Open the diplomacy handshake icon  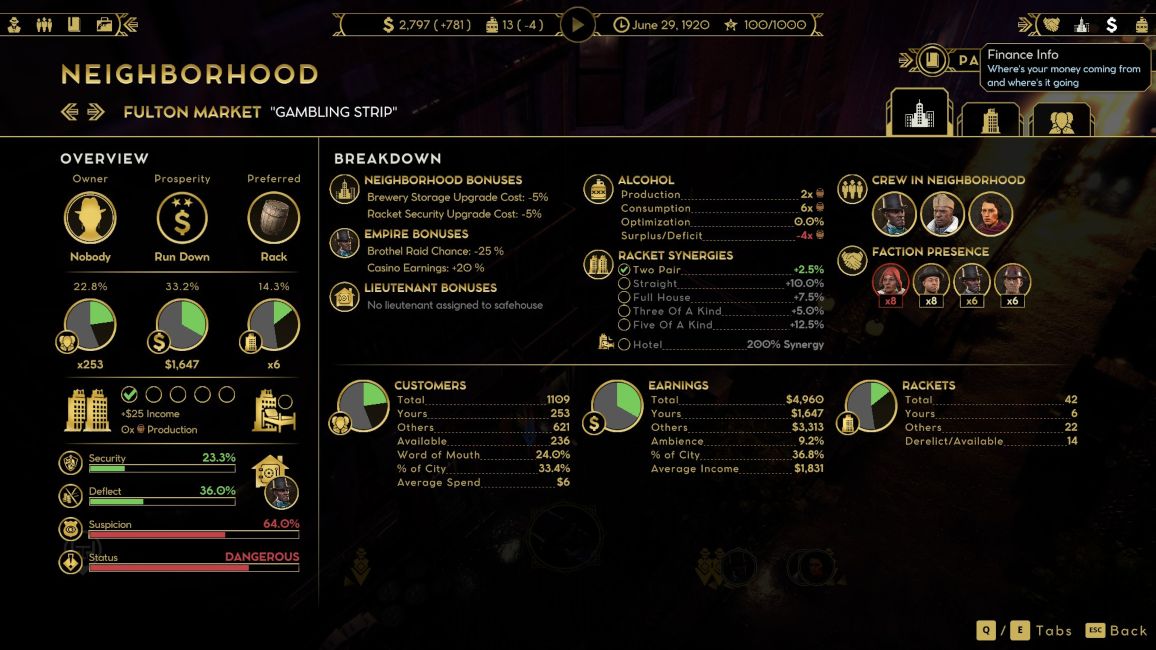[1051, 24]
